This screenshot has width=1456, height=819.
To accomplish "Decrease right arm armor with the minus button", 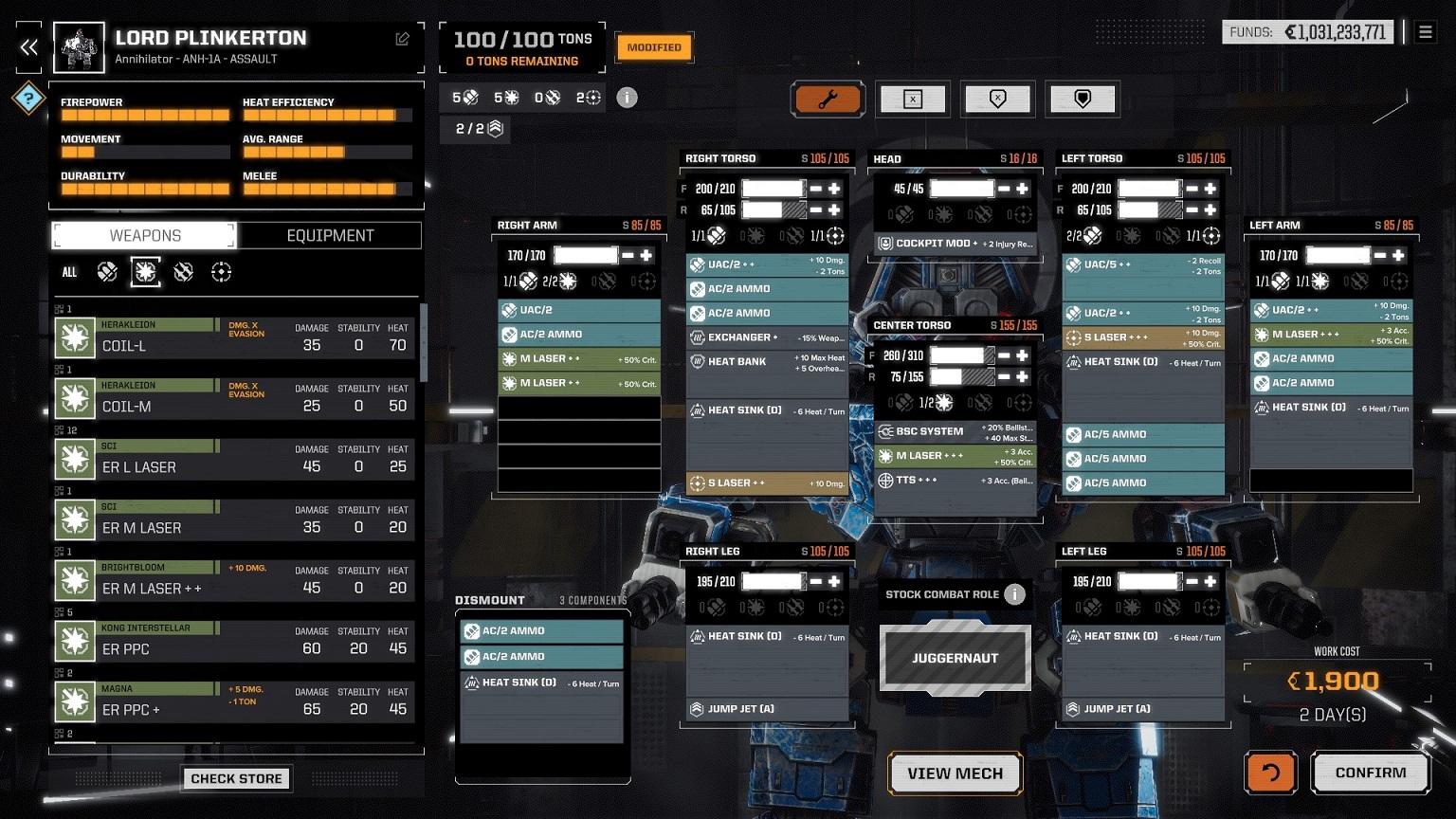I will pos(628,255).
